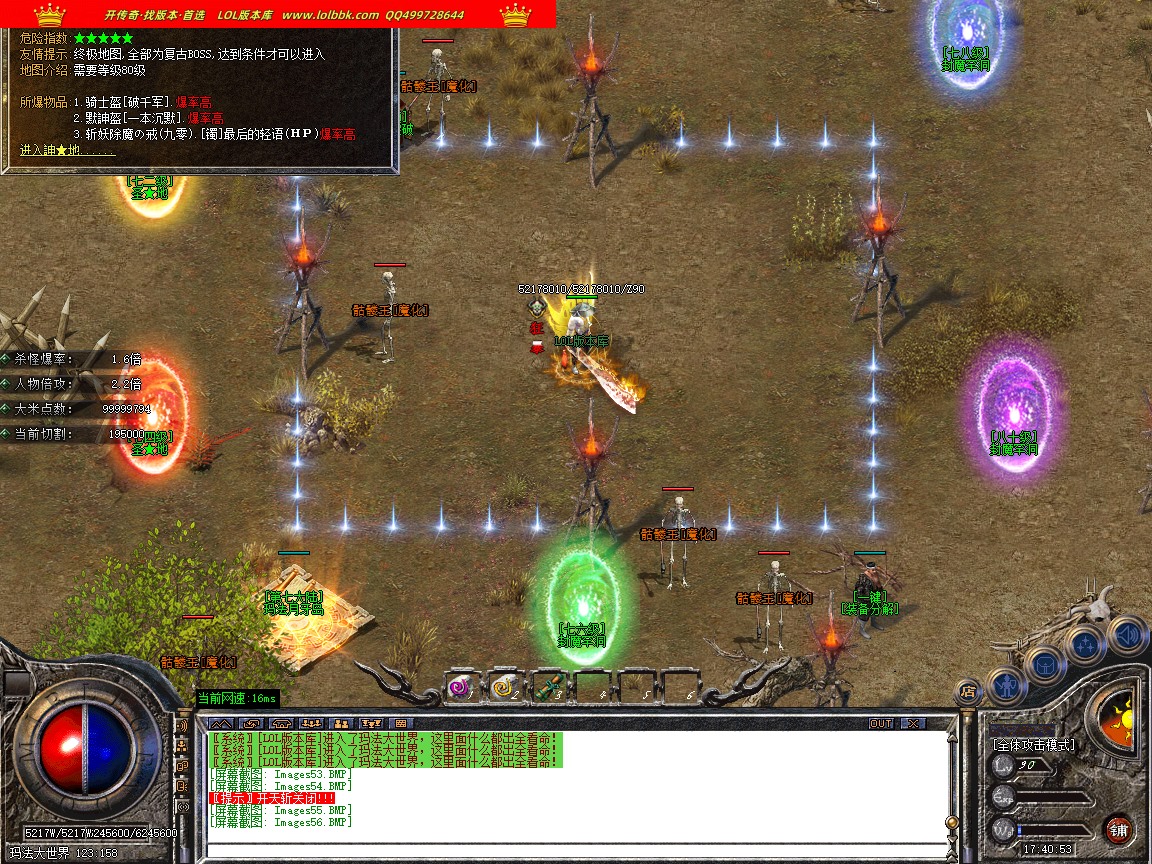
Task: Use the green bundle item in slot 3
Action: [547, 687]
